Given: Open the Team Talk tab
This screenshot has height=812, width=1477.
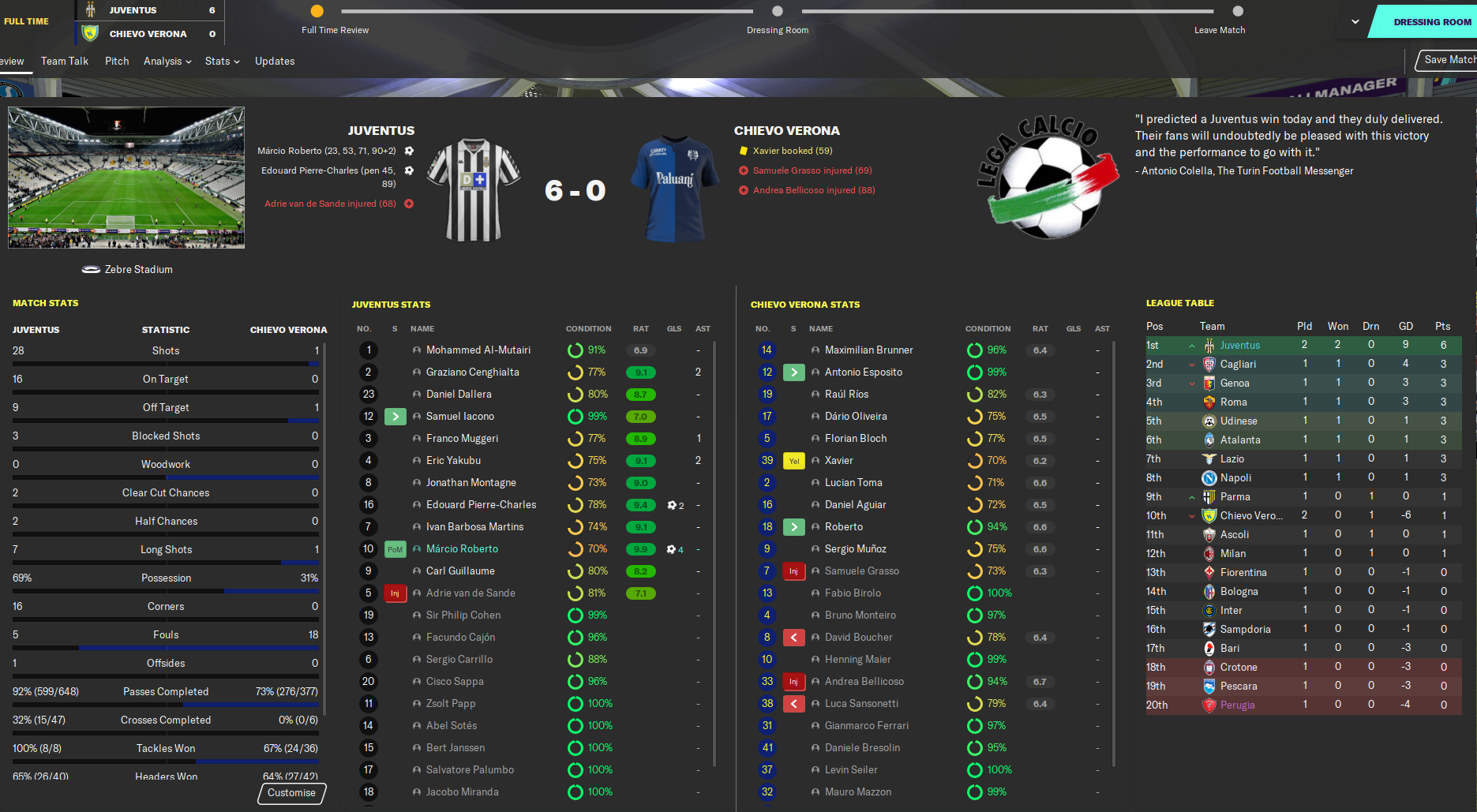Looking at the screenshot, I should (65, 61).
